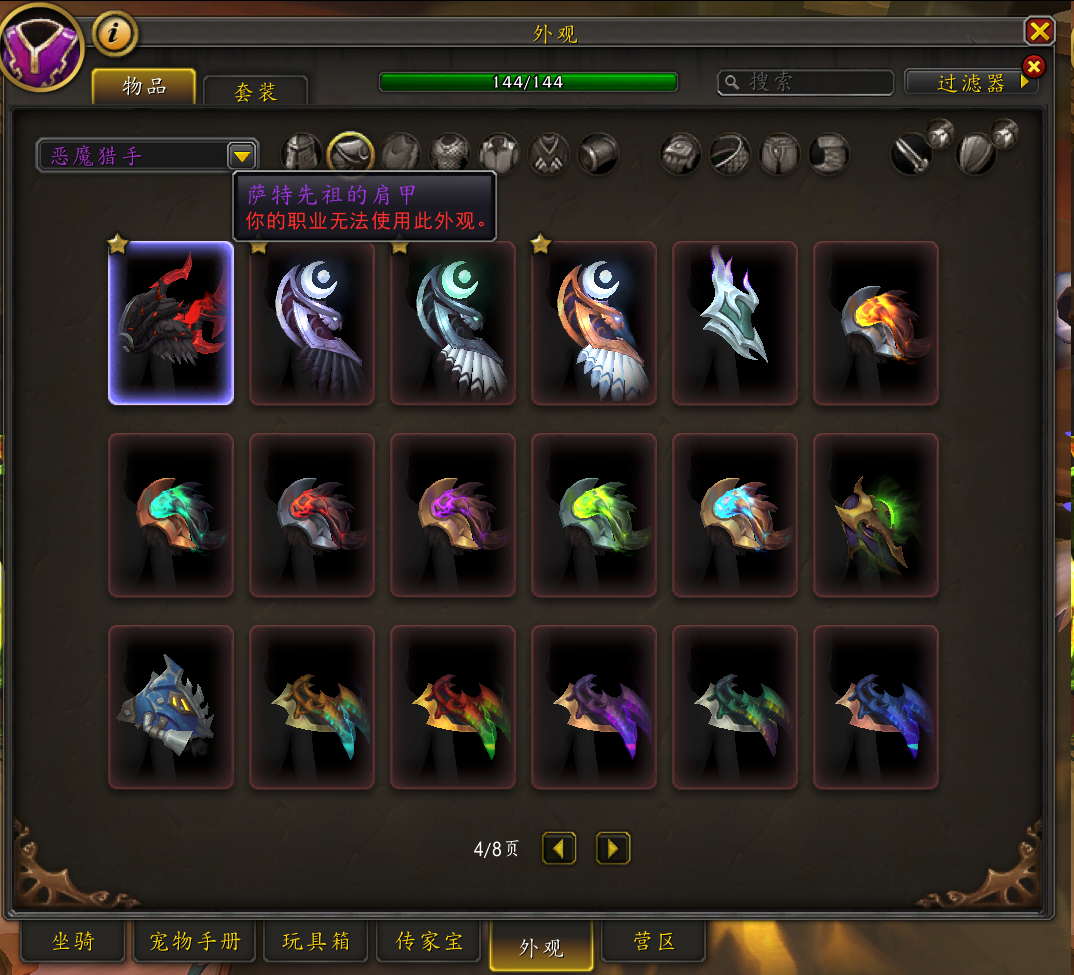Open the 营区 (Campsites) tab
This screenshot has height=975, width=1074.
[655, 942]
